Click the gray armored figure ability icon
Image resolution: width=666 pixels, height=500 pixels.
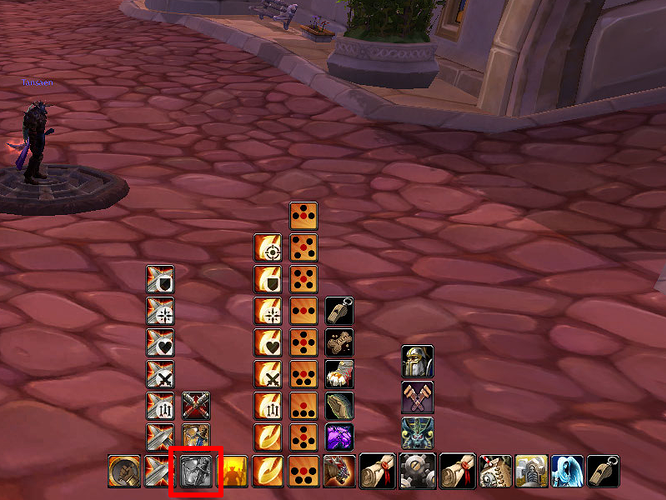(x=196, y=470)
